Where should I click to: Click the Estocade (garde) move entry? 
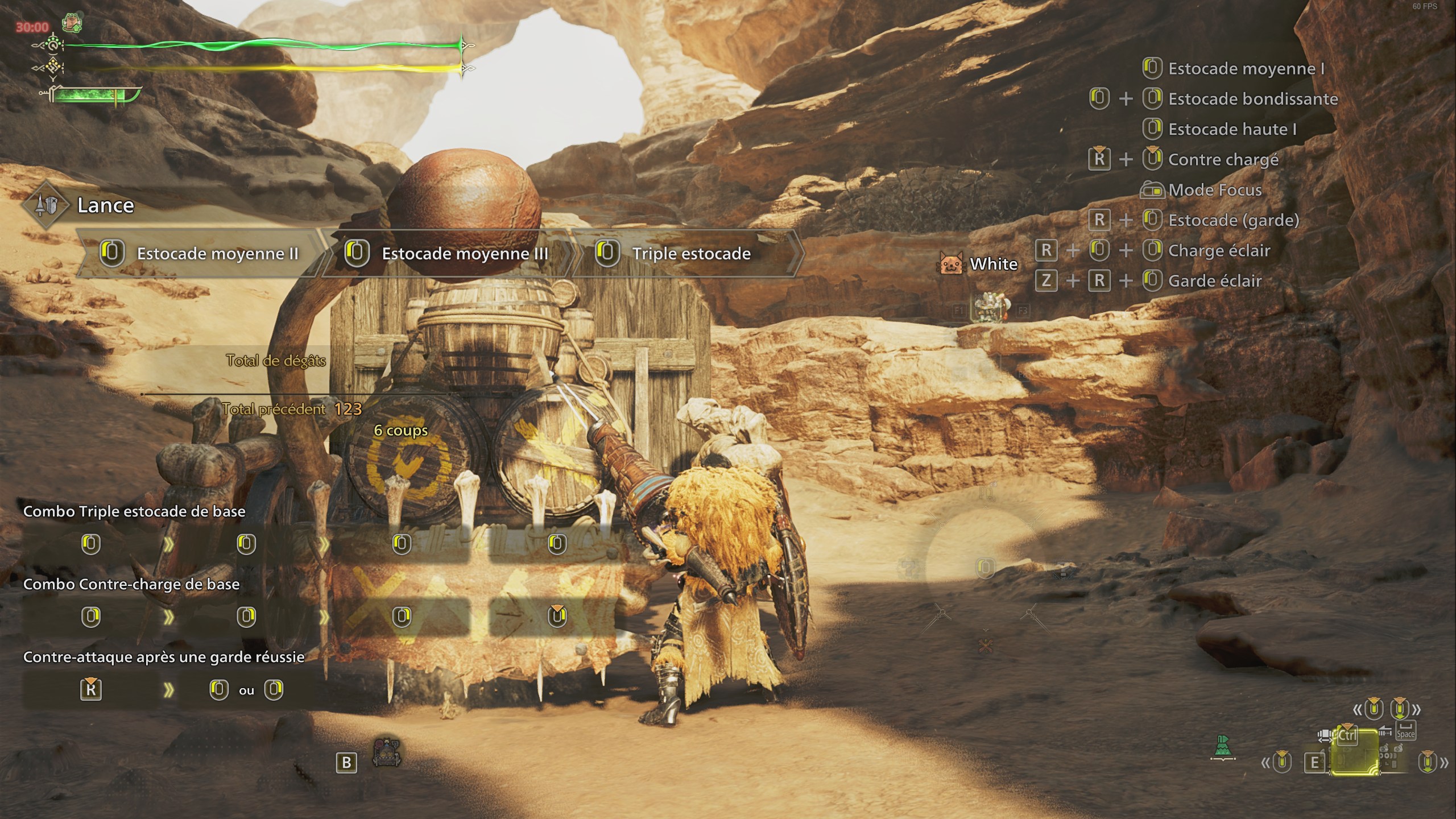(x=1233, y=220)
